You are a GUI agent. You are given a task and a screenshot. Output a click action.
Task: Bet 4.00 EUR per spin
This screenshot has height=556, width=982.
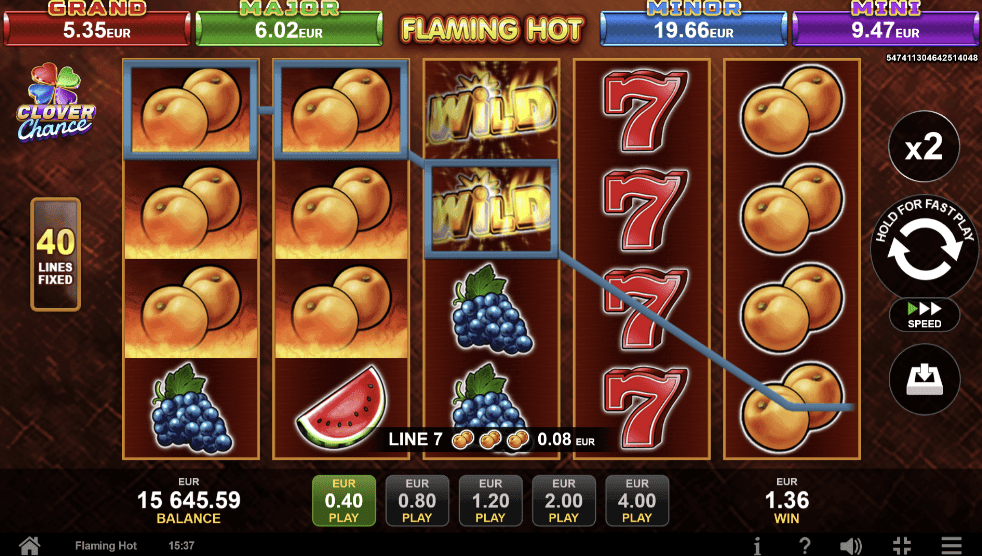coord(637,500)
